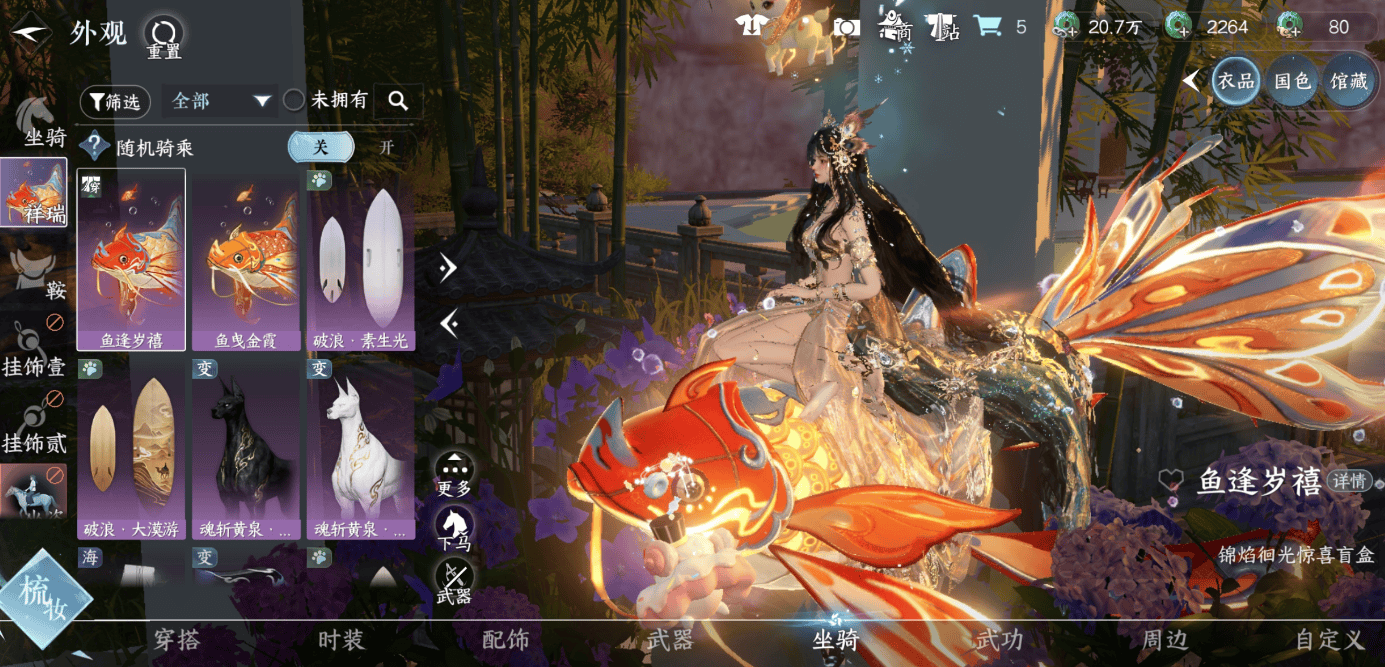The image size is (1385, 667).
Task: Select the 破浪·大漠游 mount thumbnail
Action: [x=131, y=449]
